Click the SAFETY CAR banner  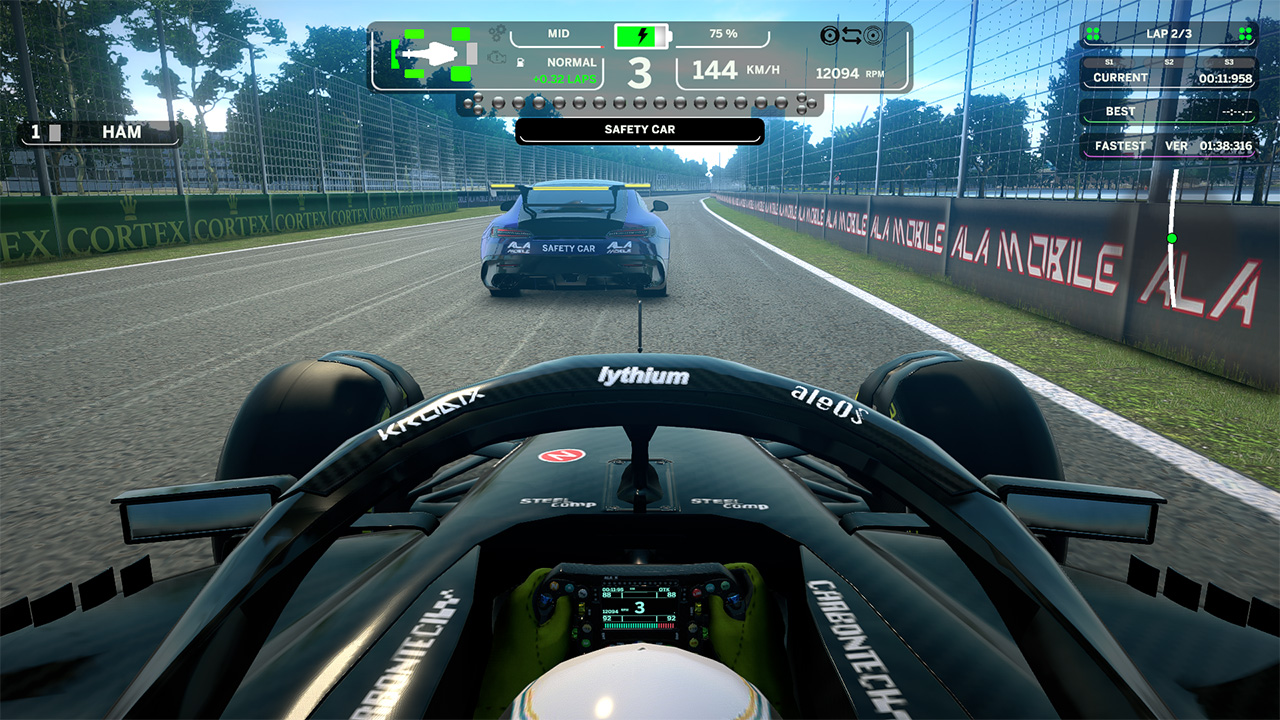click(x=640, y=129)
